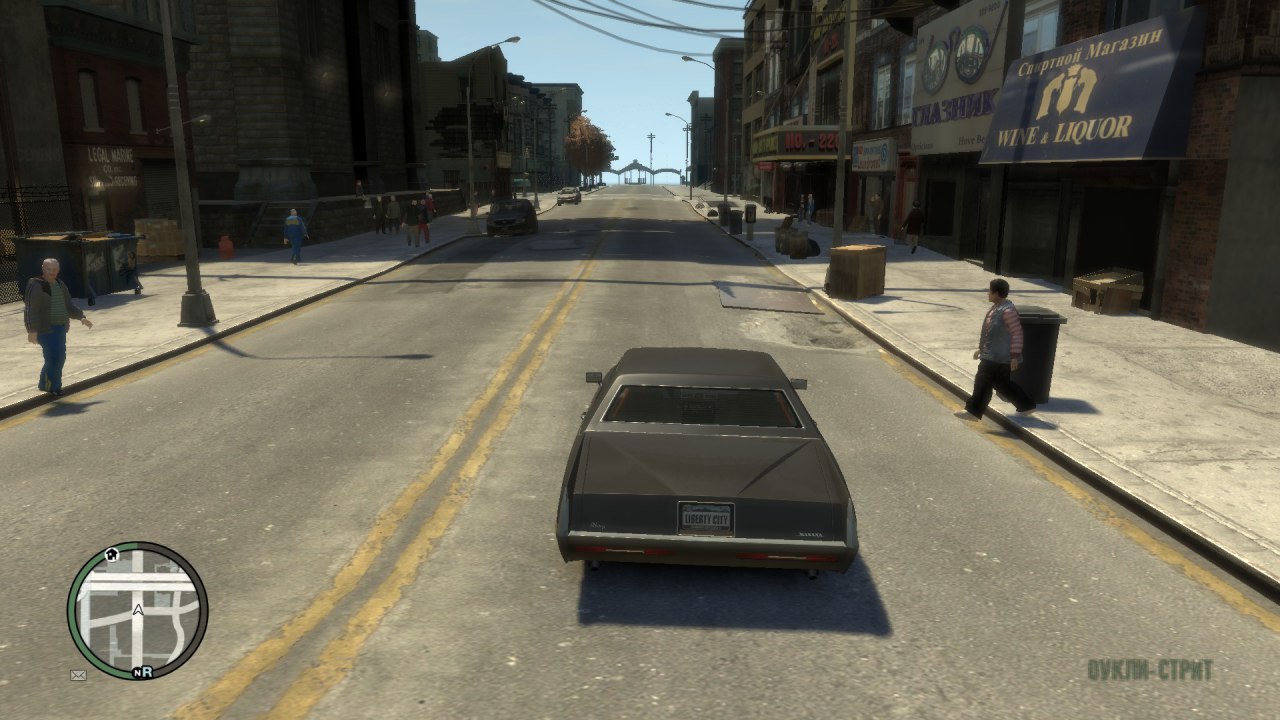The image size is (1280, 720).
Task: Click the player arrow on the minimap
Action: [138, 608]
